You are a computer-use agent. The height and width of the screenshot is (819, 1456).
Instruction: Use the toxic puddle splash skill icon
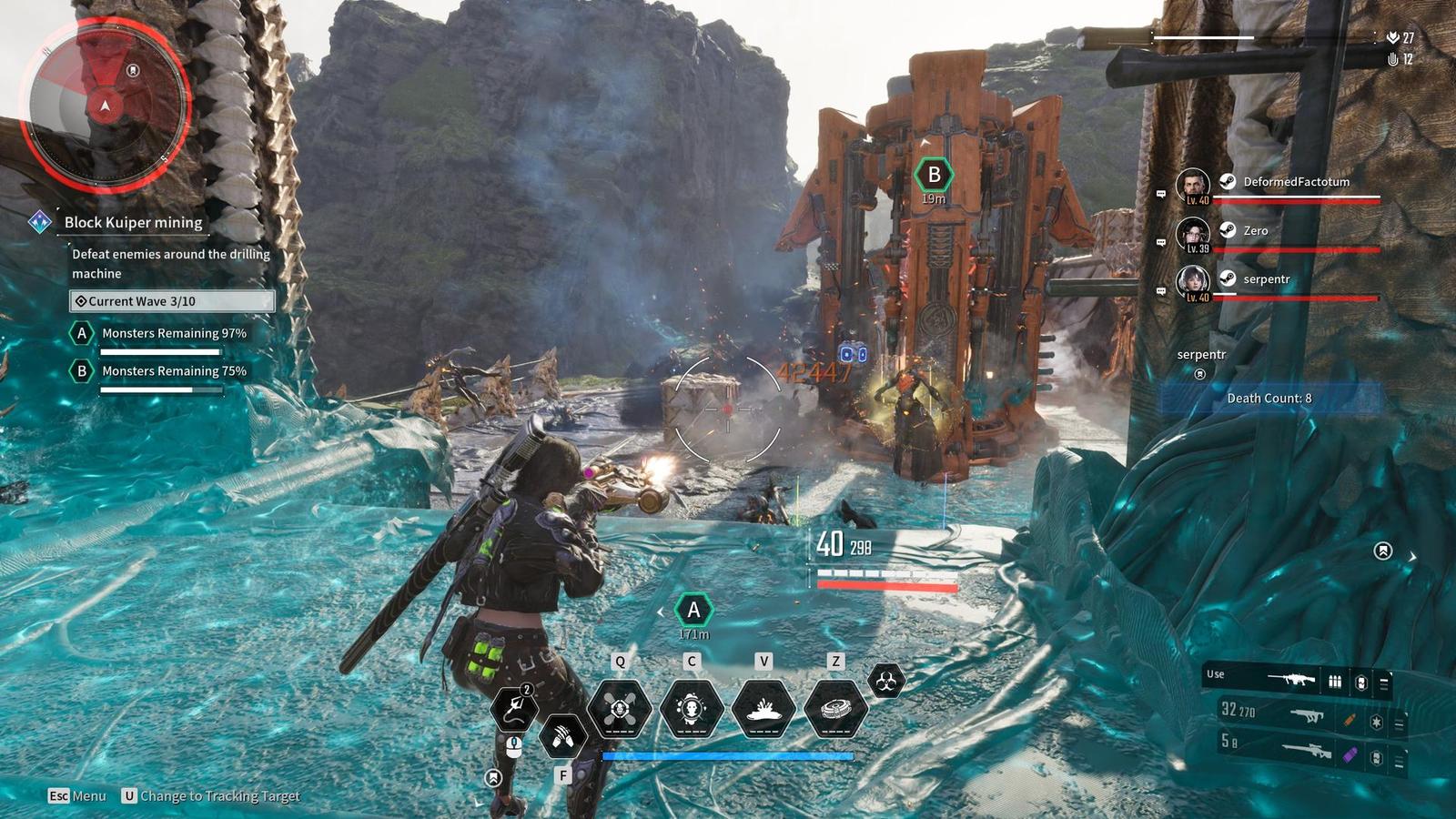click(763, 708)
